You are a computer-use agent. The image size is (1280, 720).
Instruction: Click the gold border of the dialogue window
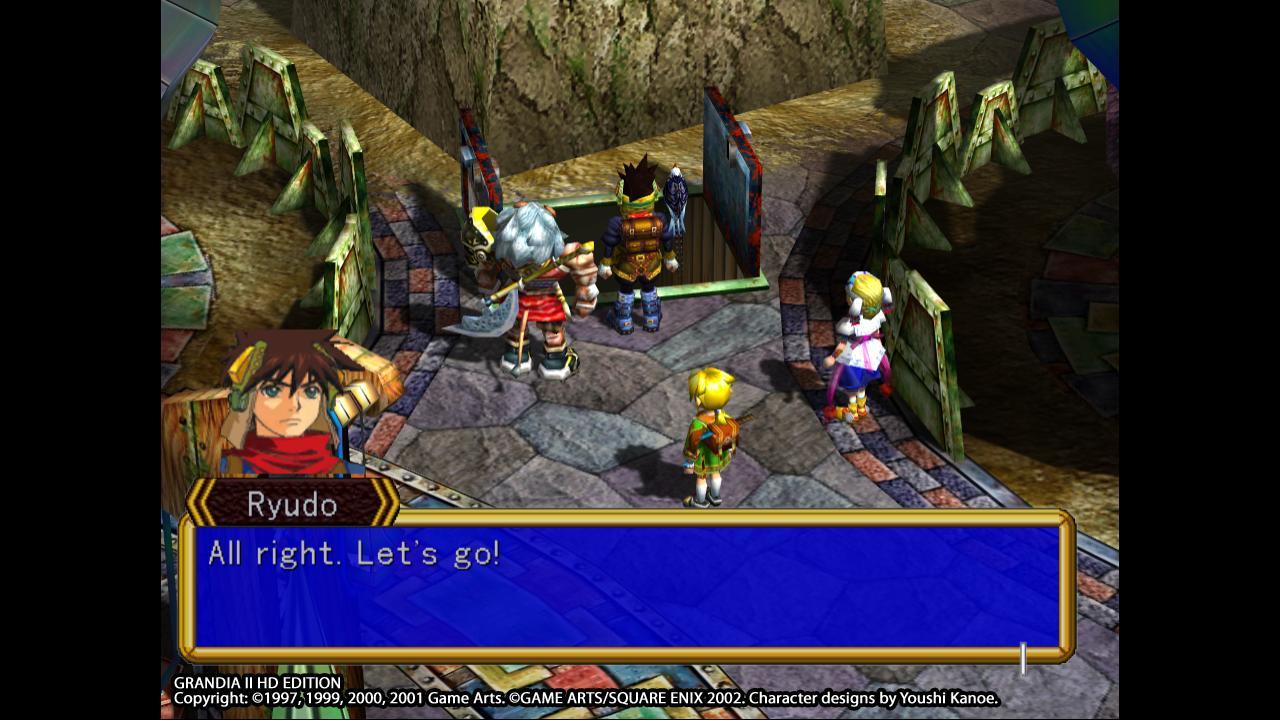click(x=630, y=521)
